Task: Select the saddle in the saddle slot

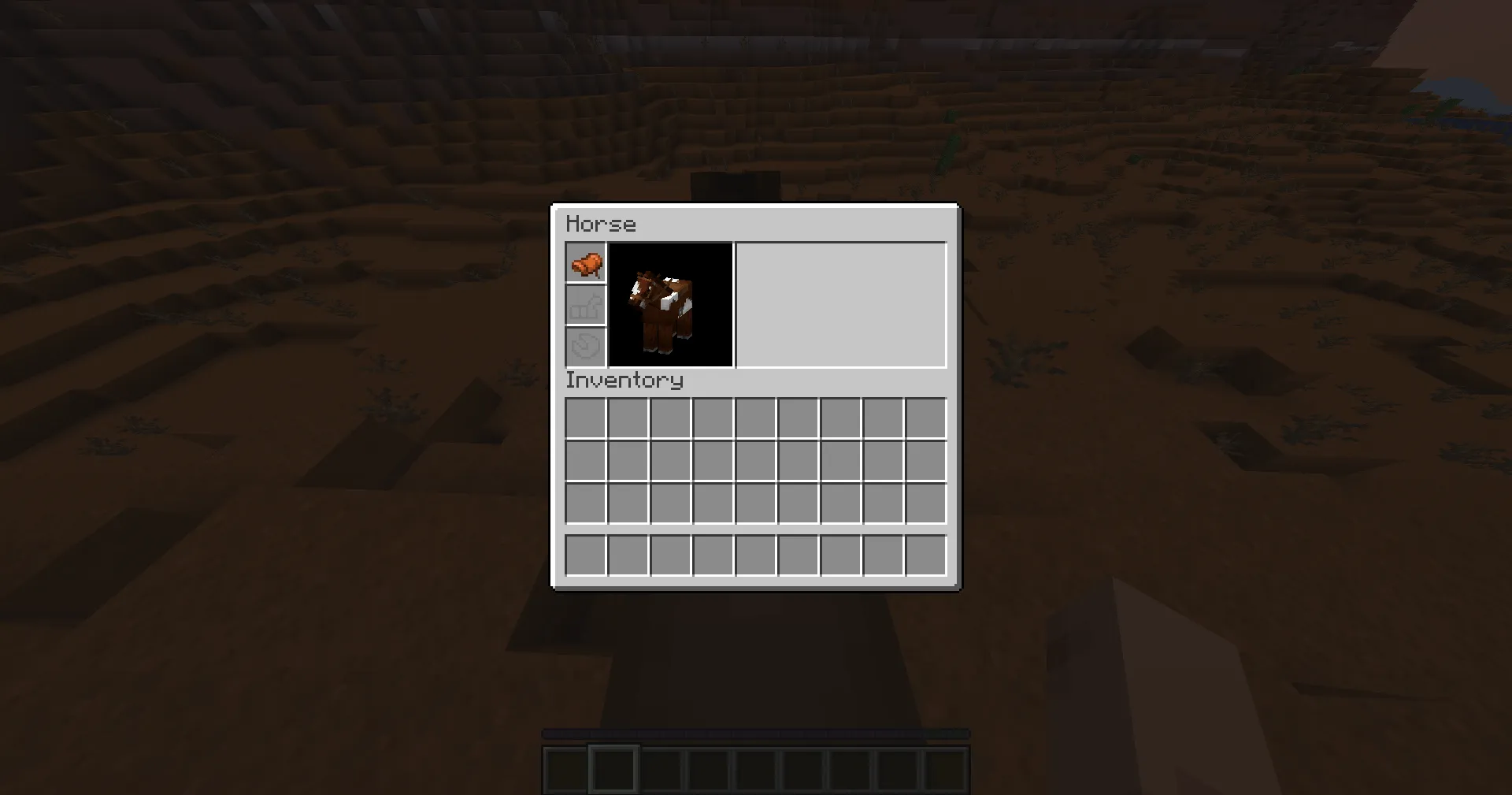Action: 585,264
